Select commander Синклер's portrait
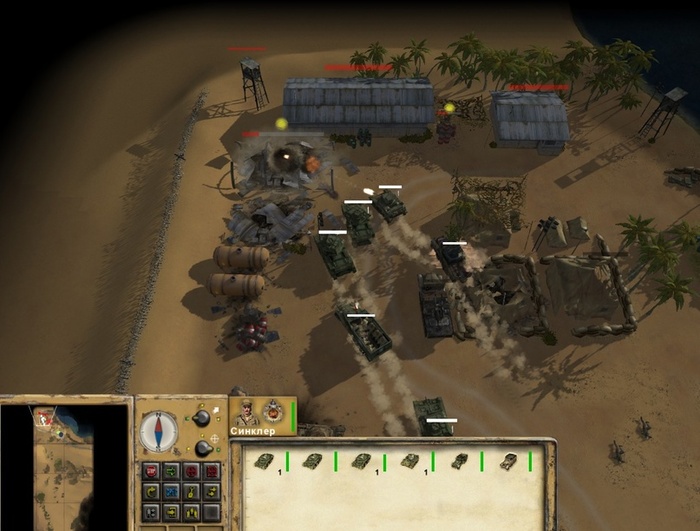The image size is (700, 531). 246,411
